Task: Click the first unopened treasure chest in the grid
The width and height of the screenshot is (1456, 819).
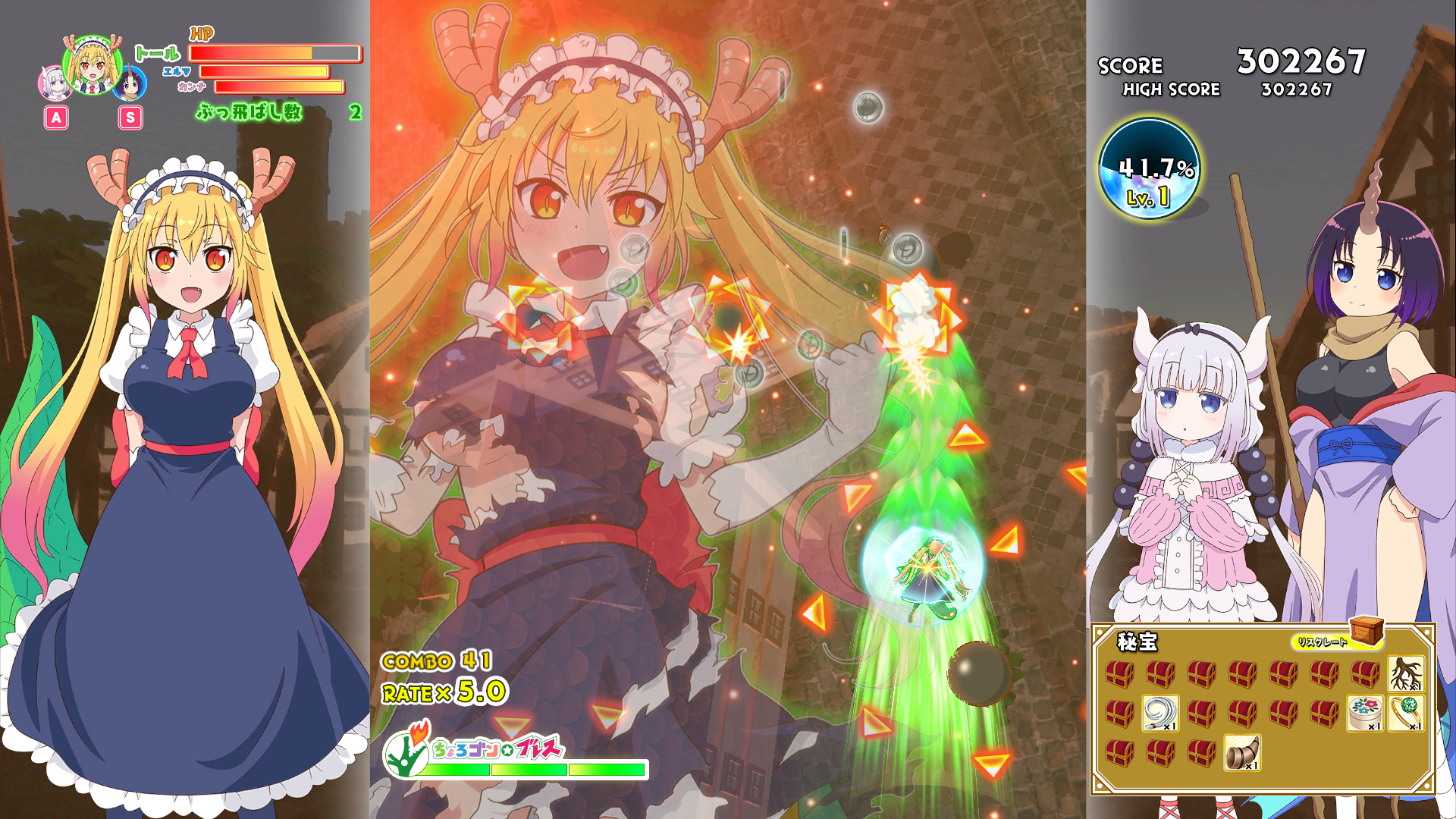Action: (1119, 673)
